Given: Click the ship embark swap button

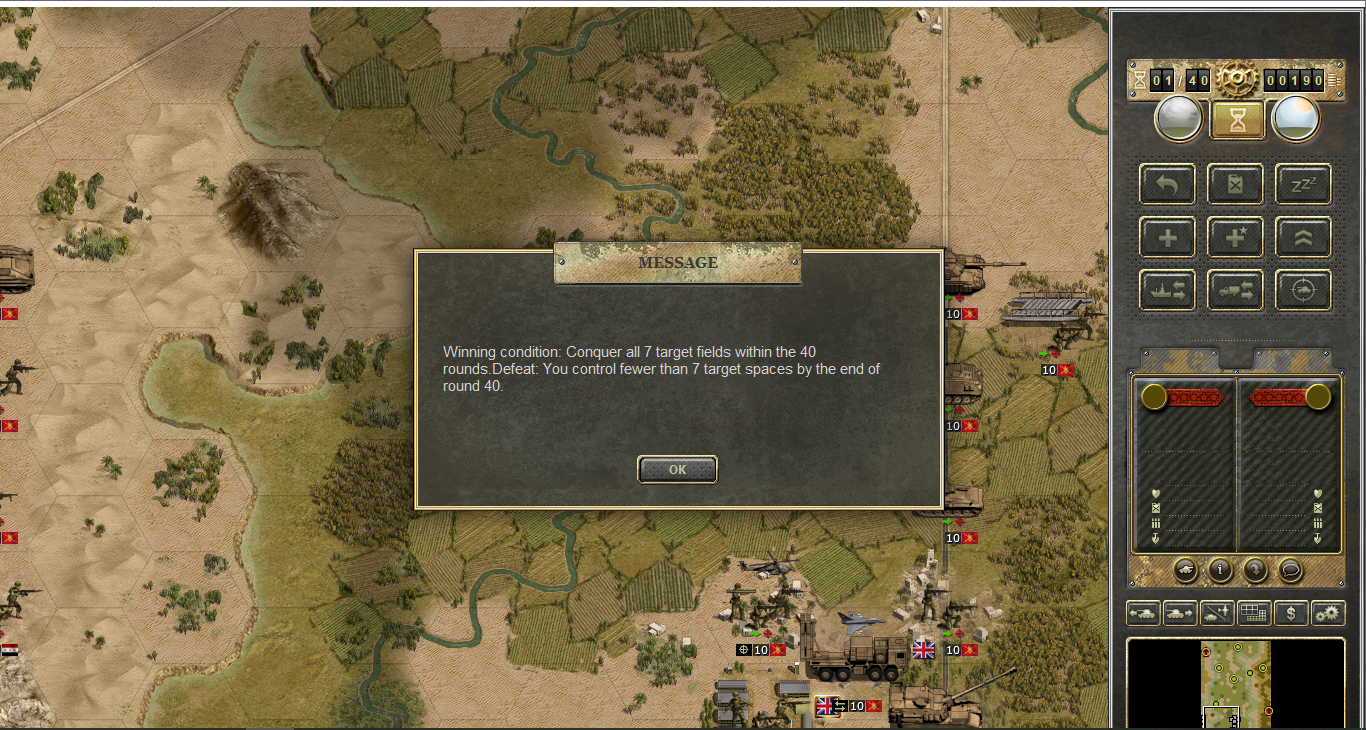Looking at the screenshot, I should (1167, 290).
